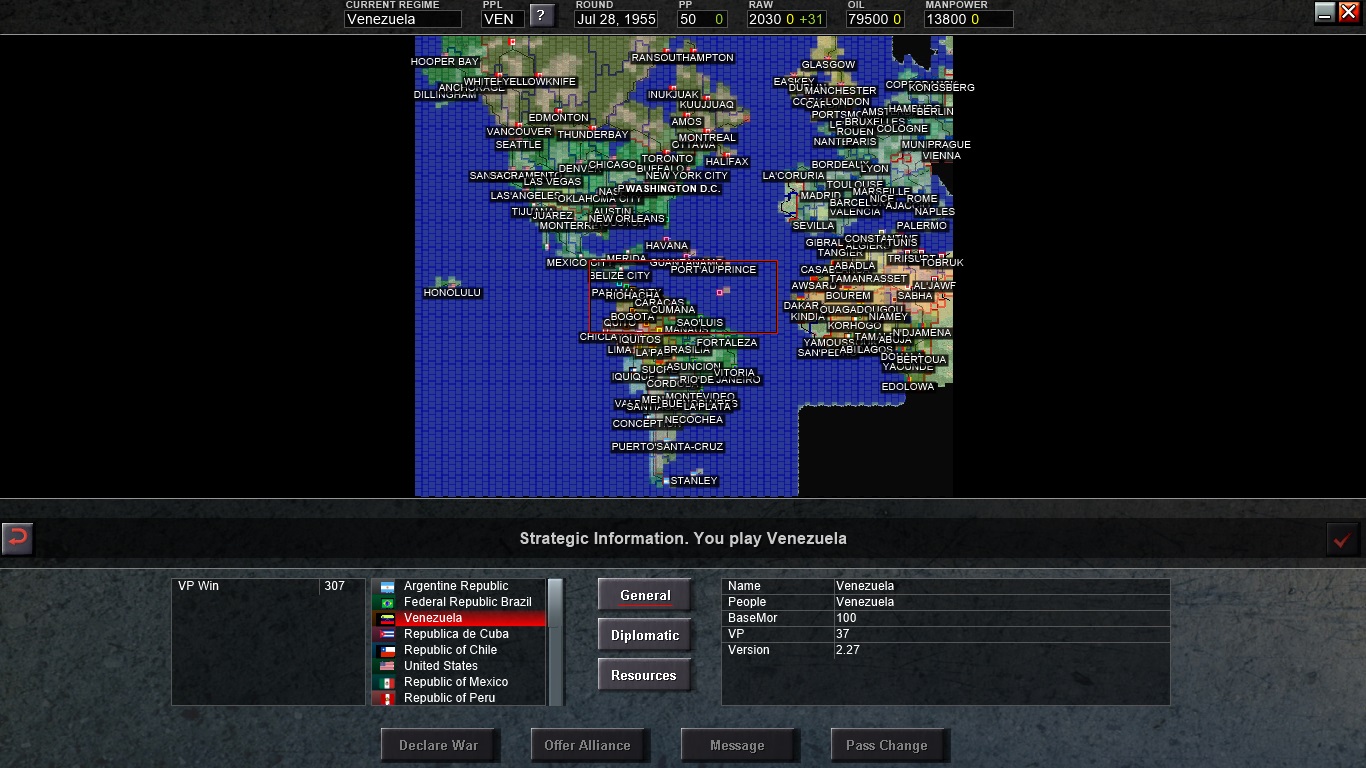Switch to the Diplomatic tab

pos(644,634)
